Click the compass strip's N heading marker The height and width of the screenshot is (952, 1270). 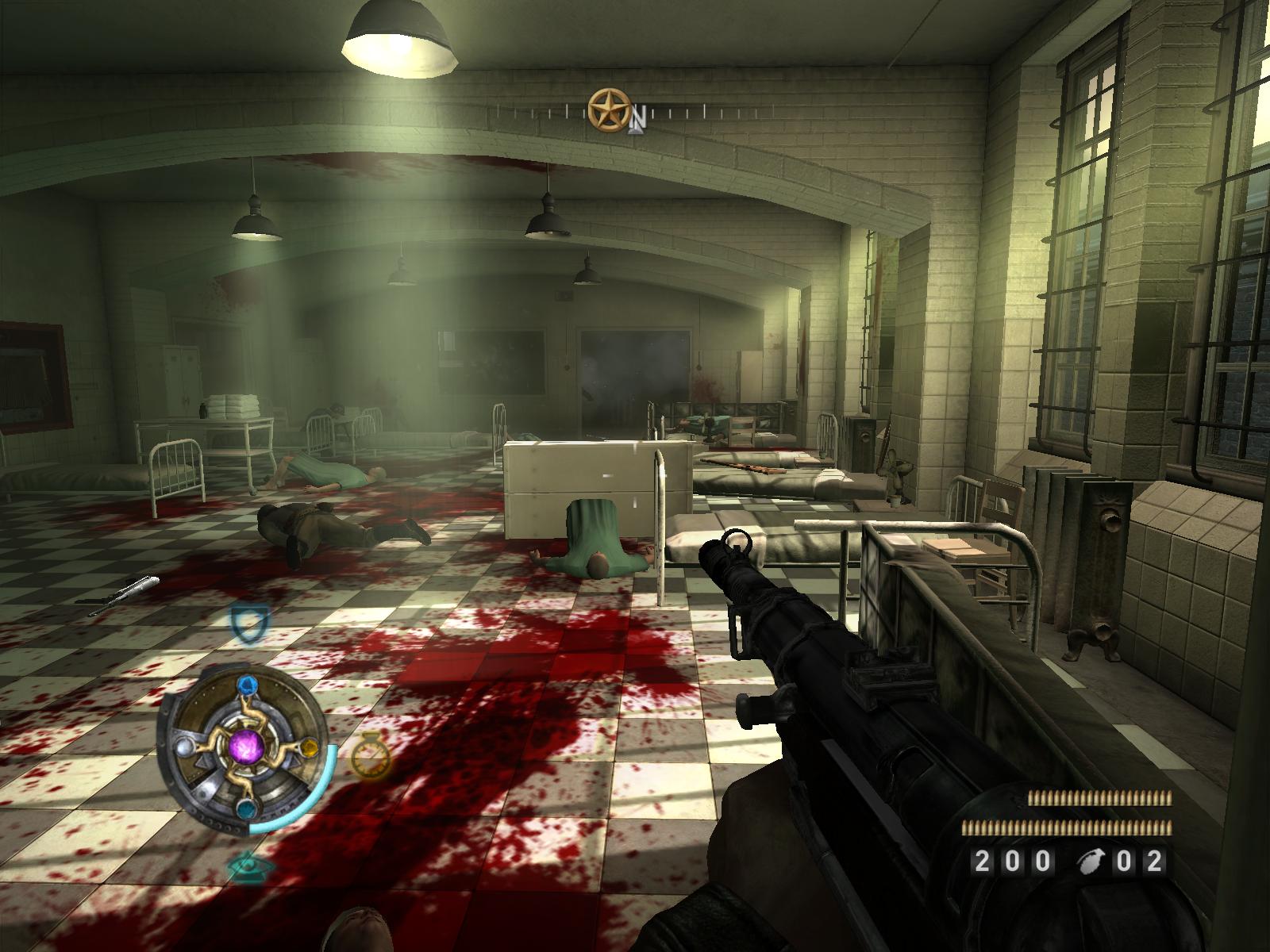638,120
